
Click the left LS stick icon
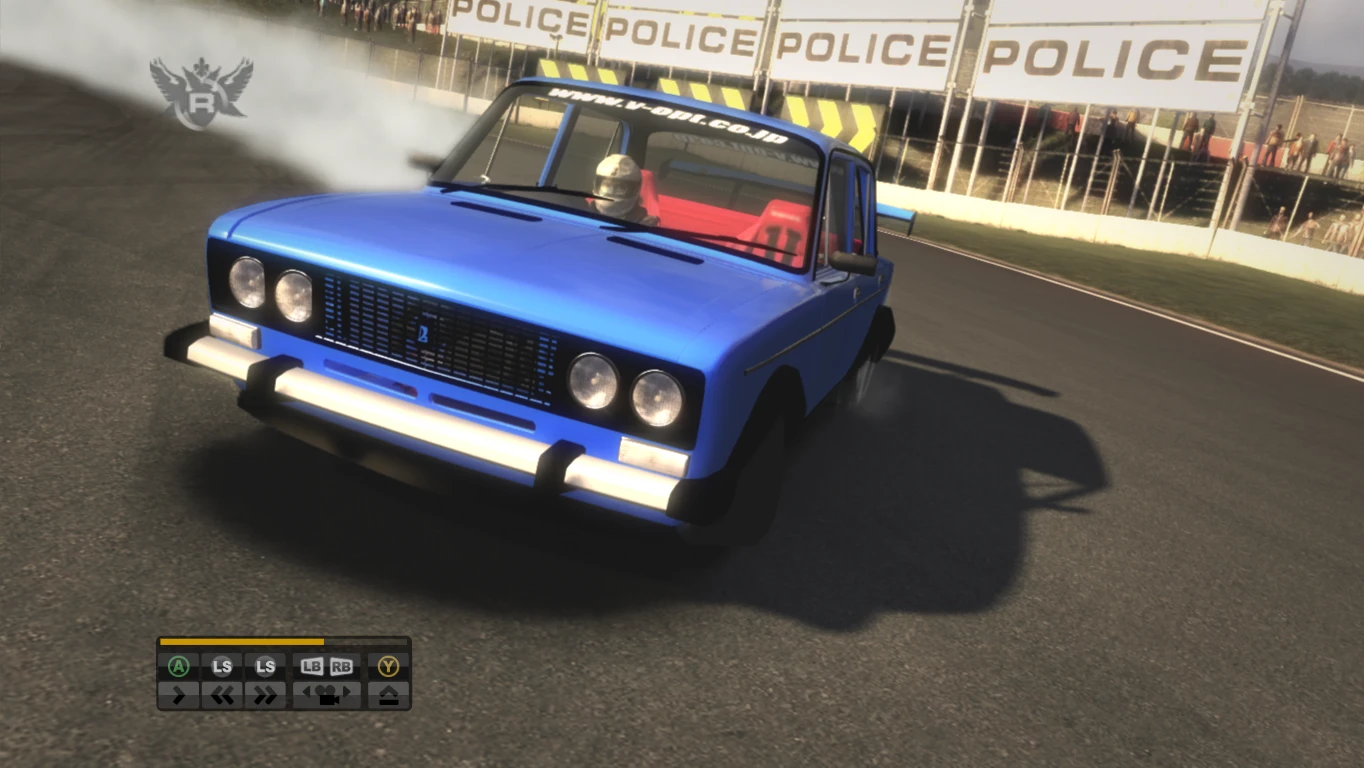tap(222, 666)
